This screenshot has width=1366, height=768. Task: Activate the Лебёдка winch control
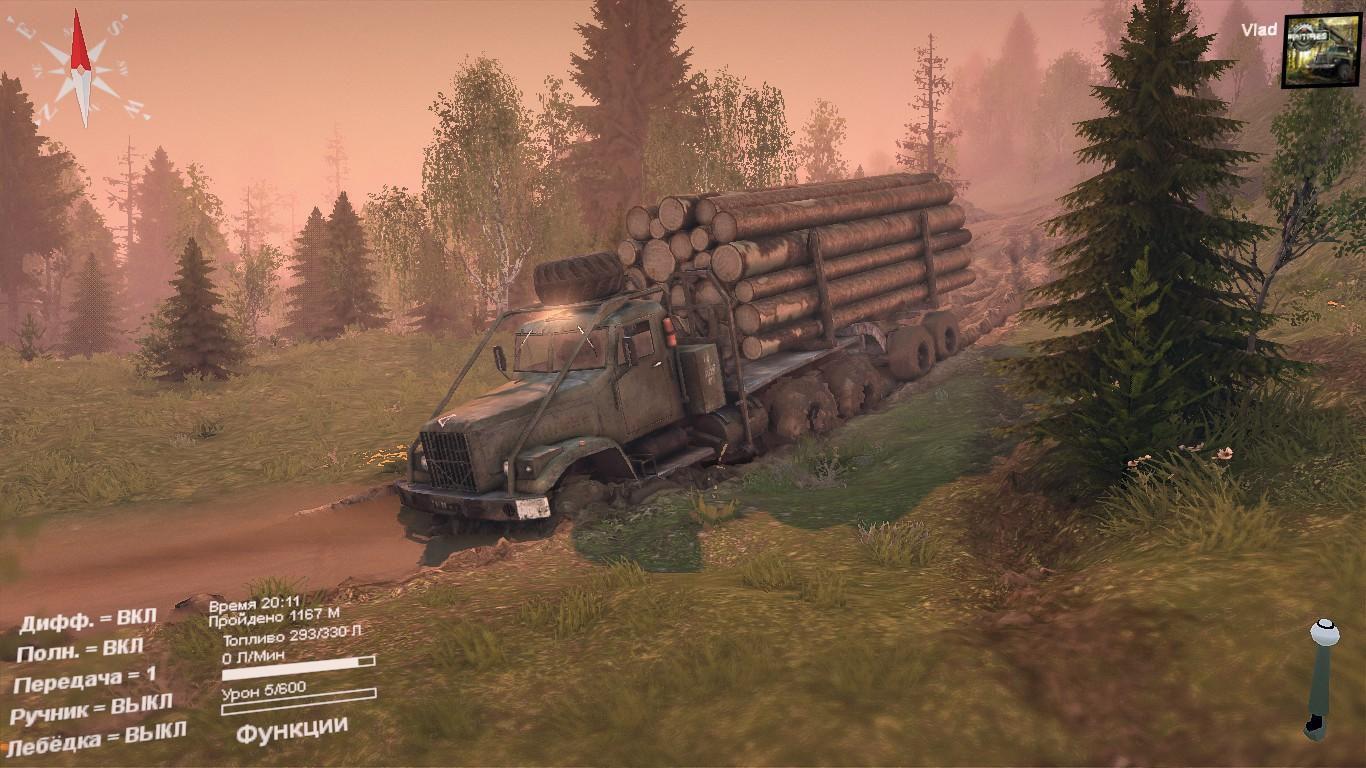(x=98, y=739)
